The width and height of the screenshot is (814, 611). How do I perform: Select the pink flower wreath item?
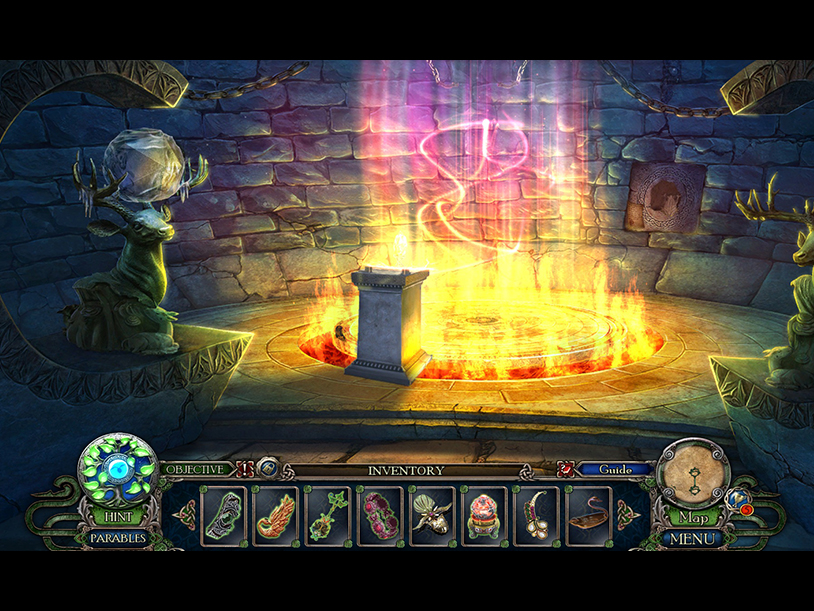(x=380, y=515)
